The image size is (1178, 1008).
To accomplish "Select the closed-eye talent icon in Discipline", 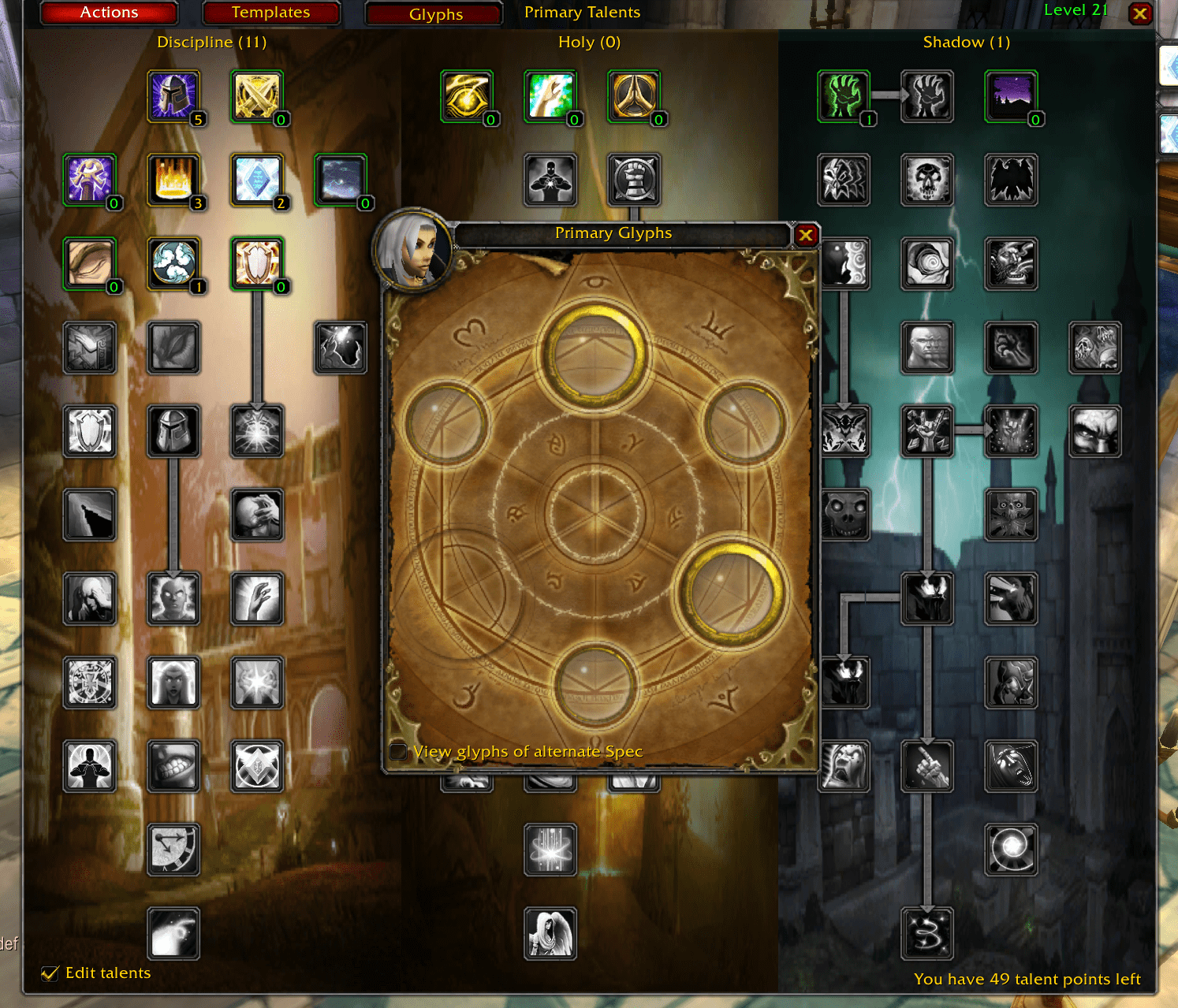I will coord(89,264).
